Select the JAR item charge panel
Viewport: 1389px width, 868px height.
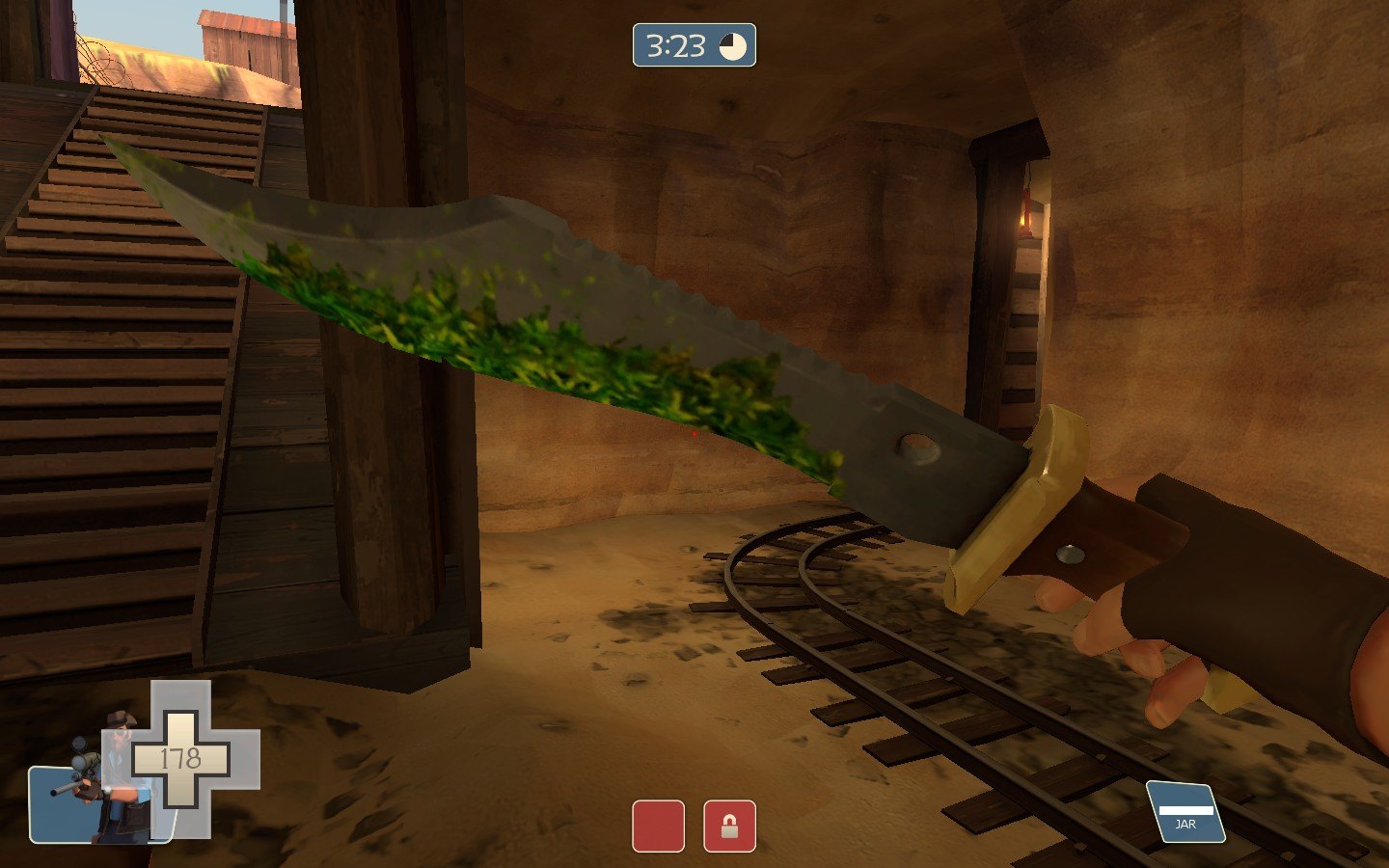1185,812
